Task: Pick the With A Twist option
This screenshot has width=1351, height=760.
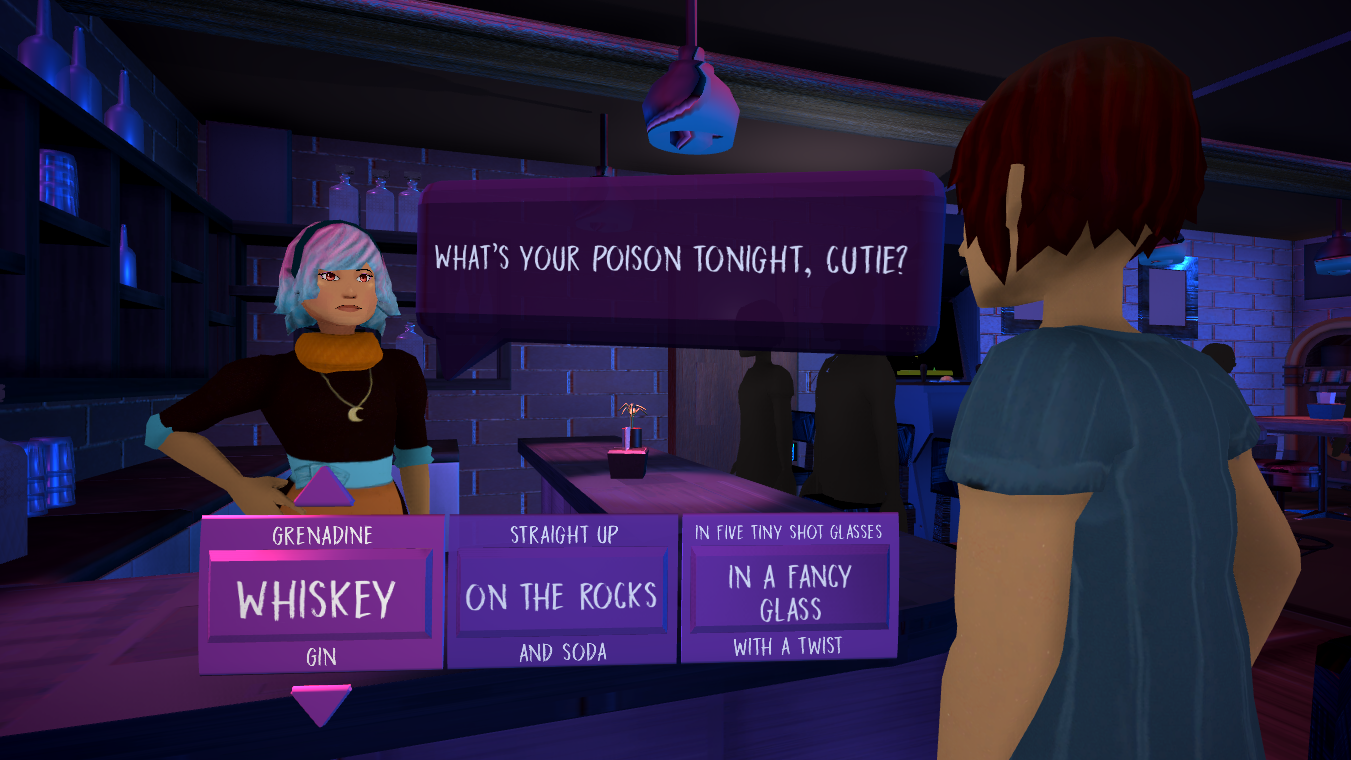Action: coord(789,647)
